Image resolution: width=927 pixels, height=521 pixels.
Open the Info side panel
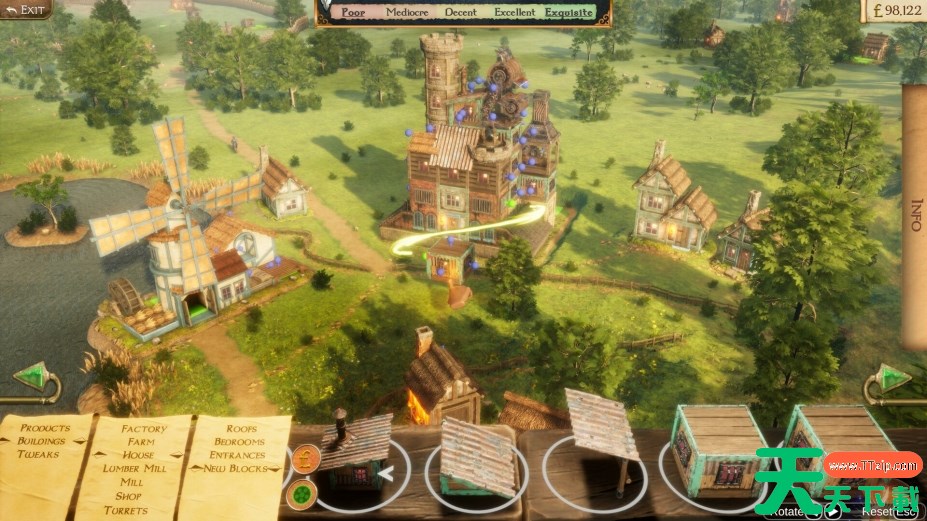point(914,215)
